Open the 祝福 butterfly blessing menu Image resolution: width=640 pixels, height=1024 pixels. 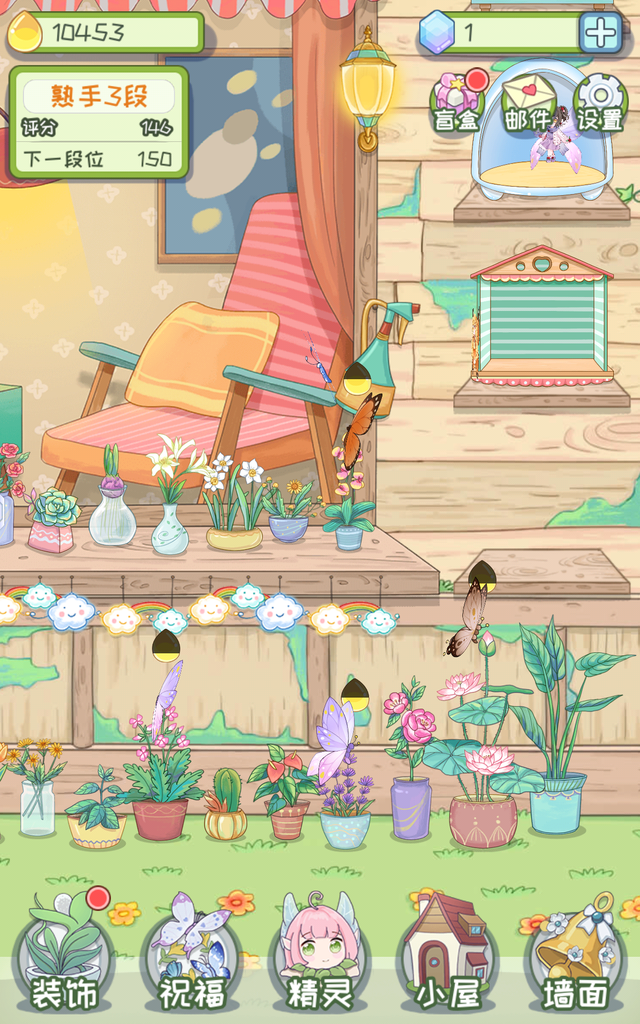[192, 955]
